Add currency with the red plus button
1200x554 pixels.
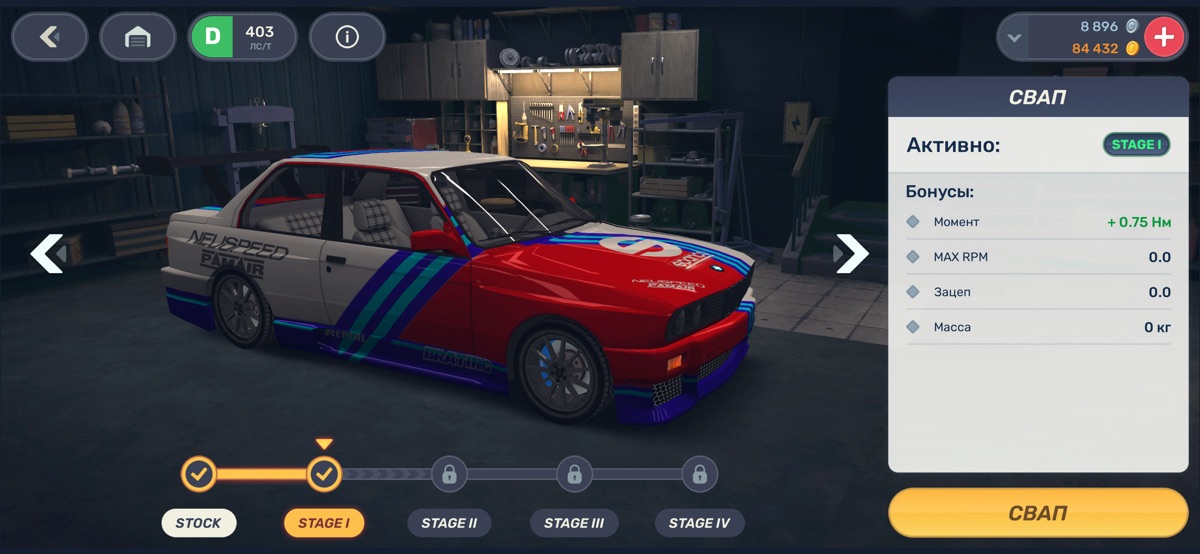pos(1164,38)
